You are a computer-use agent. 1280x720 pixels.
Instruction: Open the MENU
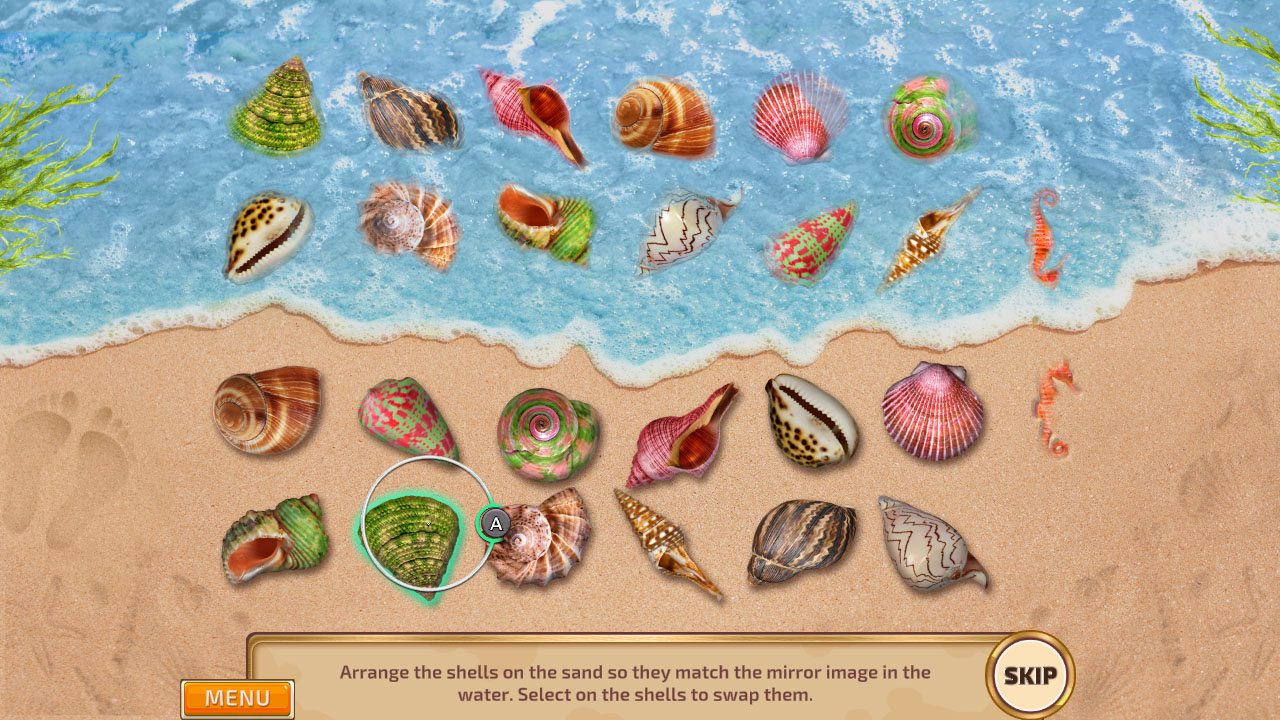pyautogui.click(x=237, y=699)
